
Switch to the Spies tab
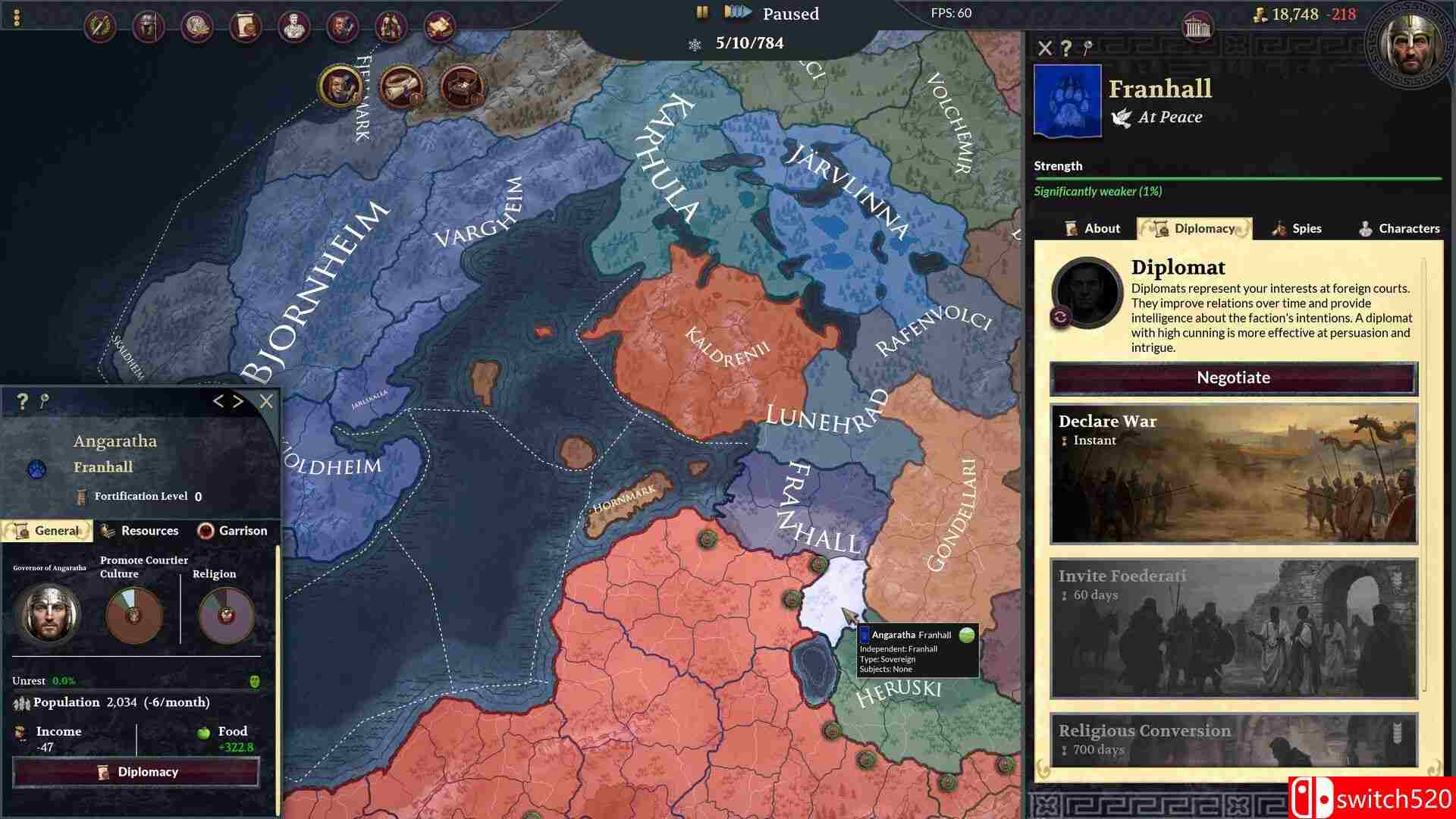tap(1298, 228)
